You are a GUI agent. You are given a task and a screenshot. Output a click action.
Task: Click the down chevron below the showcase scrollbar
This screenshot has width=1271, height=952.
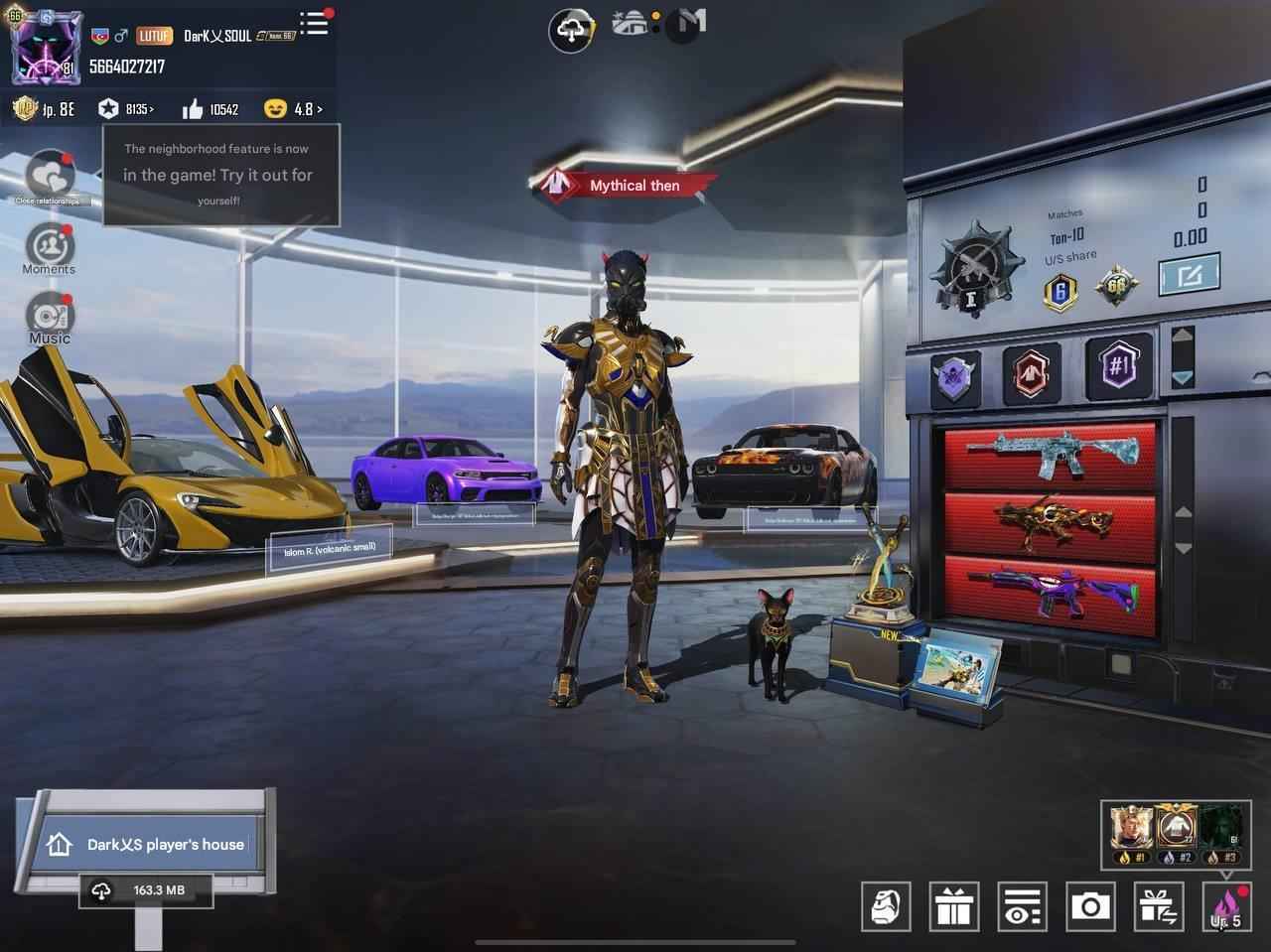(x=1181, y=377)
